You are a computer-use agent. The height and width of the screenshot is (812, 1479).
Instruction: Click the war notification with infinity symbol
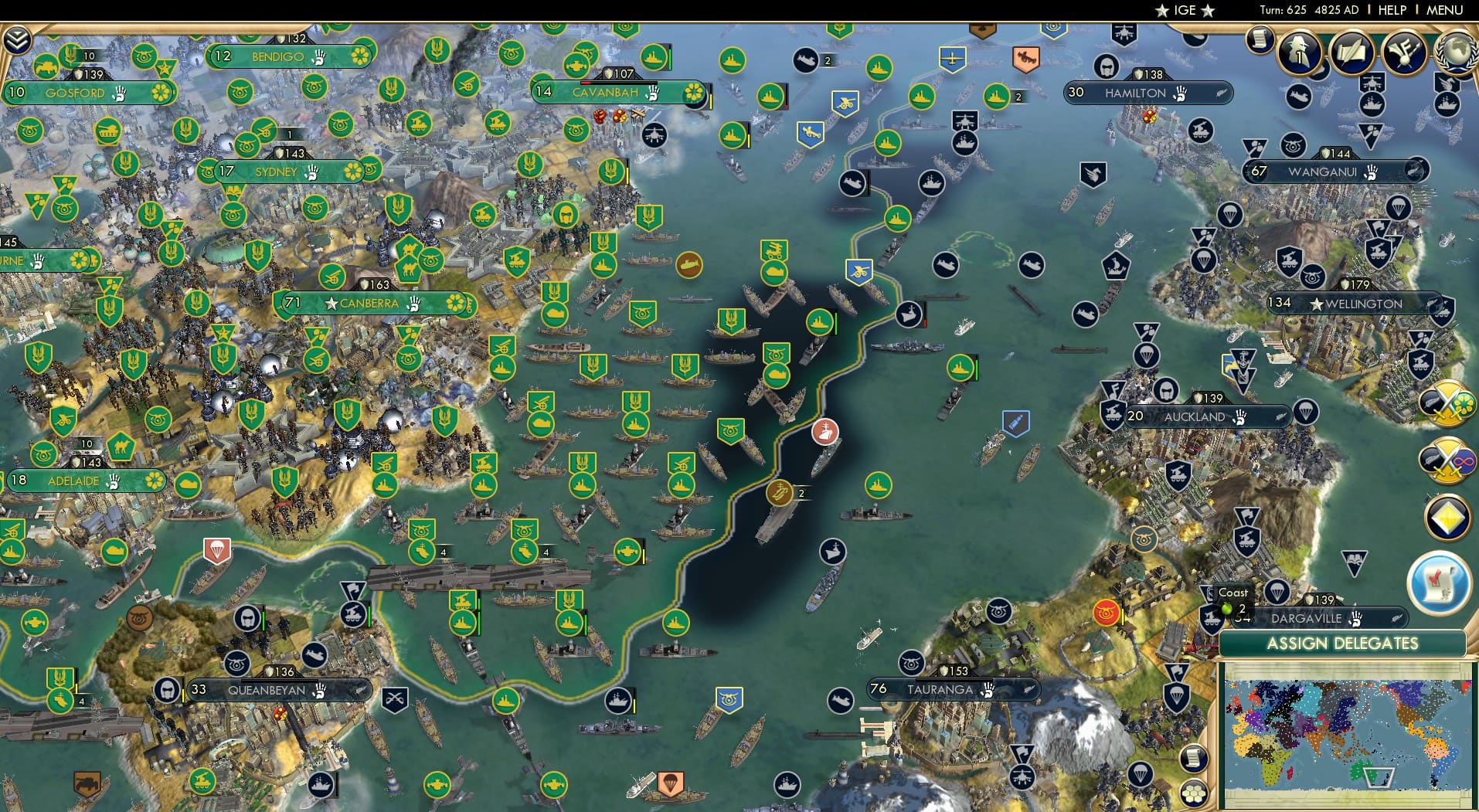[1447, 460]
